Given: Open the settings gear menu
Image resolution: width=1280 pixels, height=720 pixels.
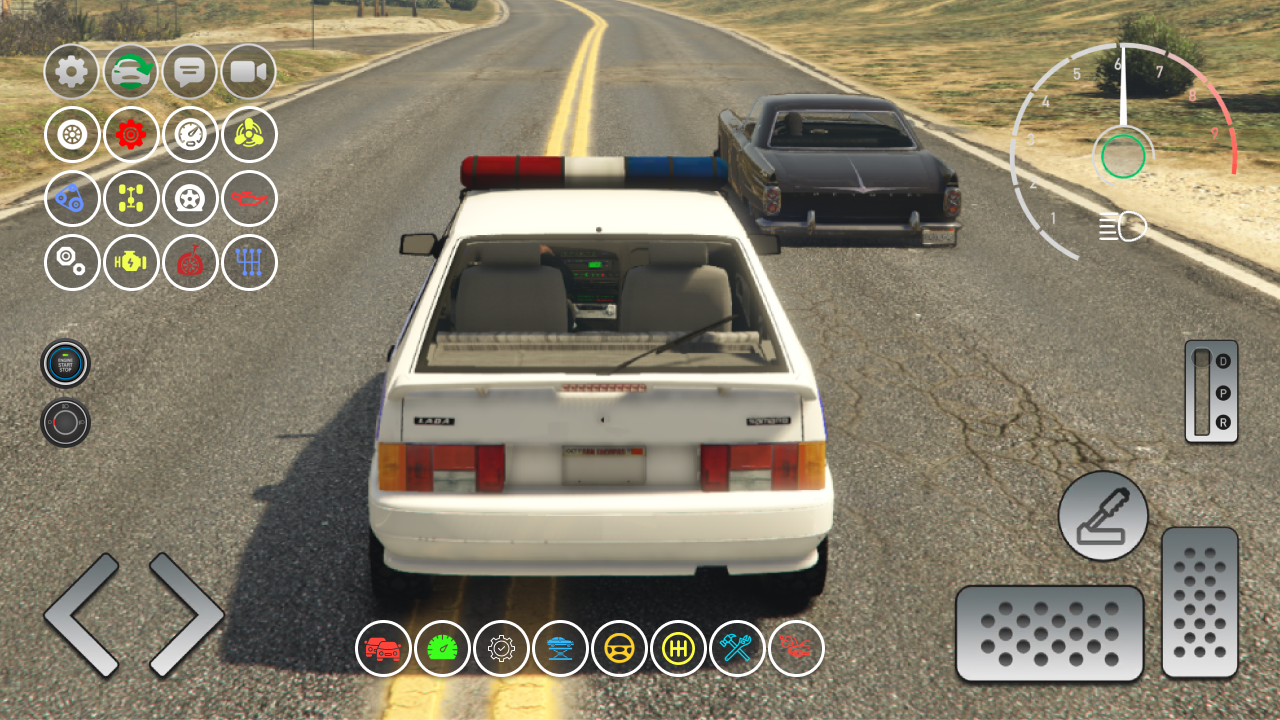Looking at the screenshot, I should click(71, 71).
